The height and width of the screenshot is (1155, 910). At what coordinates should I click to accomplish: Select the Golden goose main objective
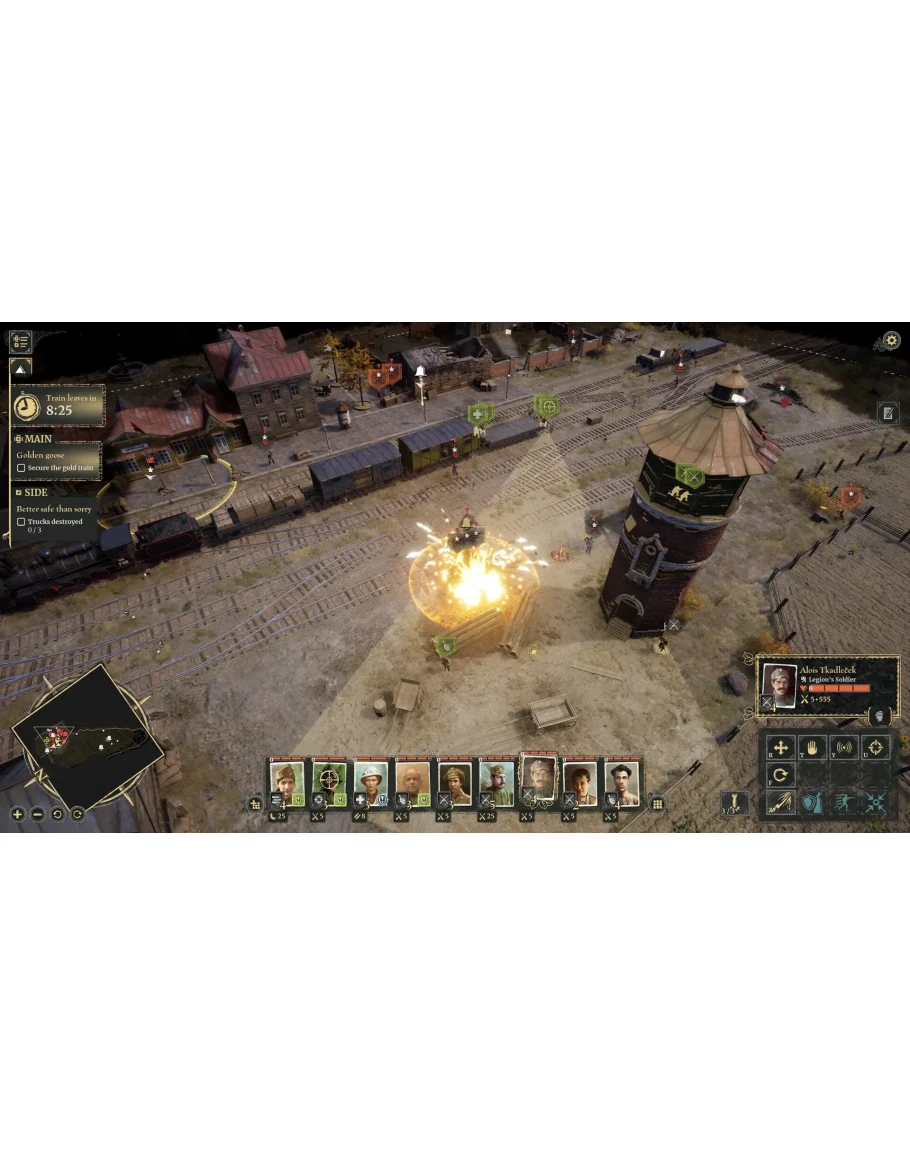point(40,455)
